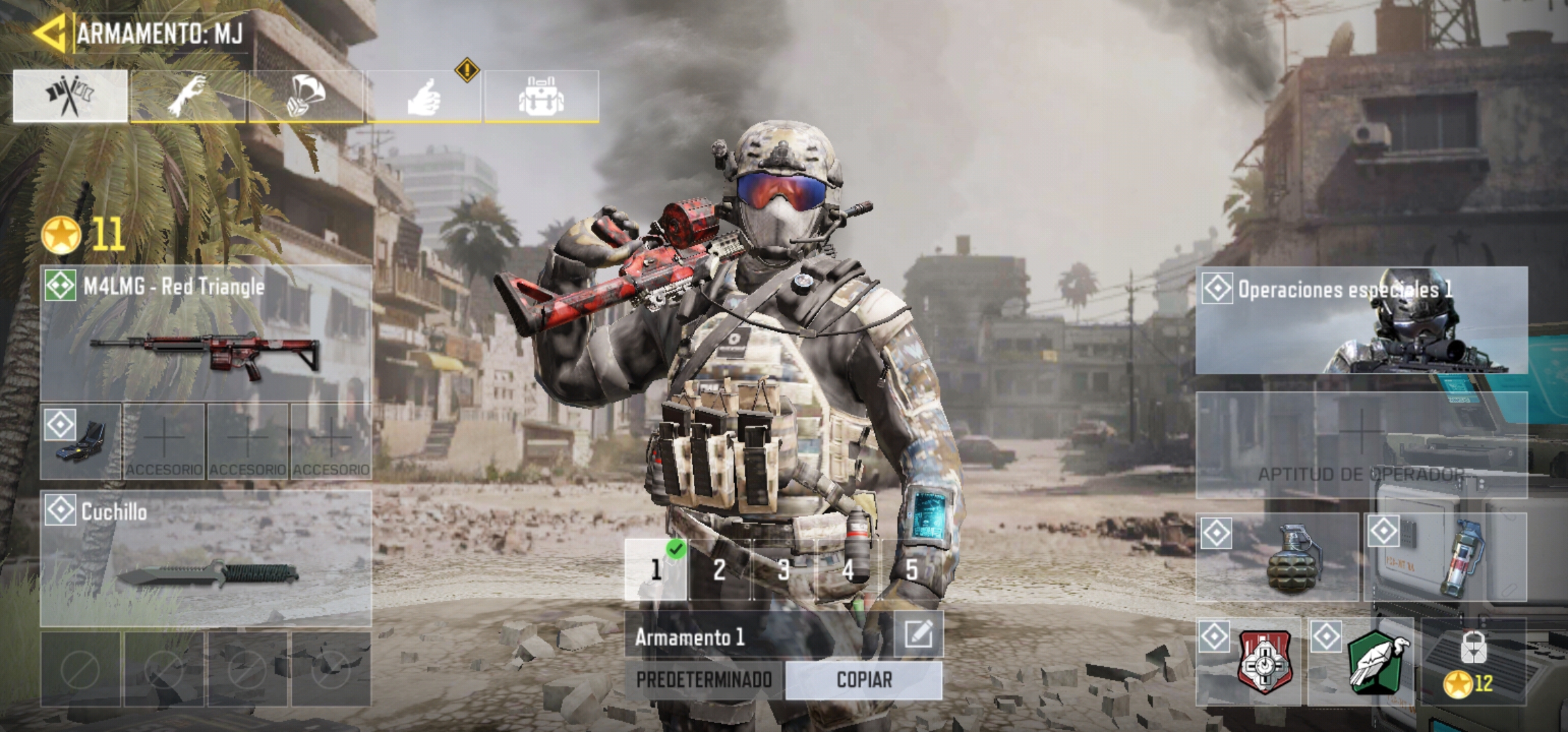Open the Operaciones especiales 1 soldier card
The image size is (1568, 732).
coord(1361,321)
